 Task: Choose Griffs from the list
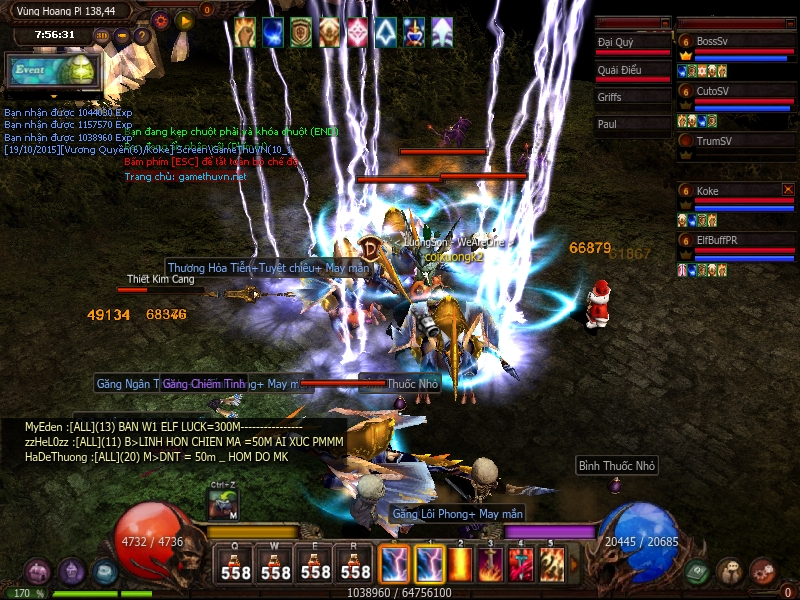point(632,97)
